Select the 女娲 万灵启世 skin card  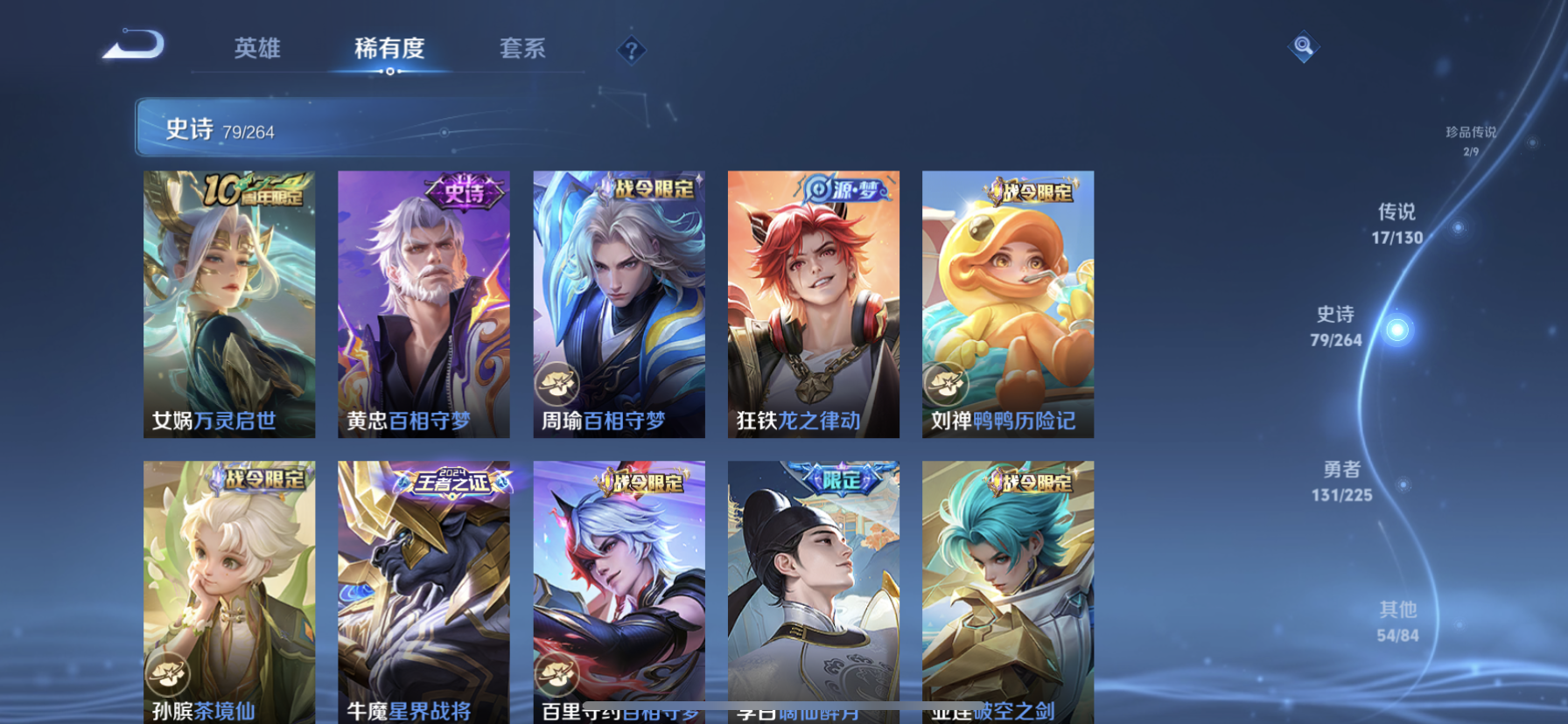click(229, 303)
